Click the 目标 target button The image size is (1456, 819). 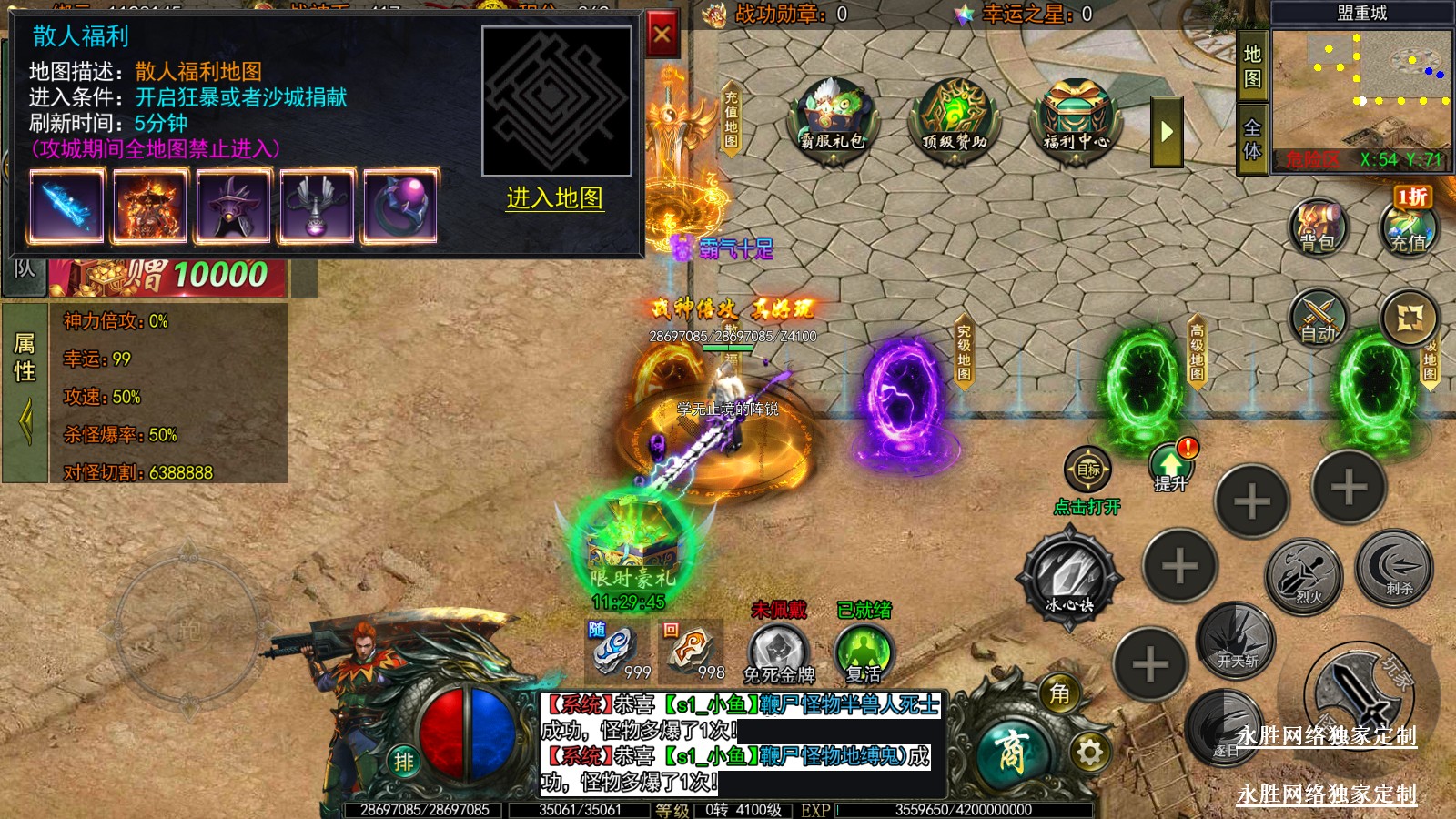[1088, 470]
